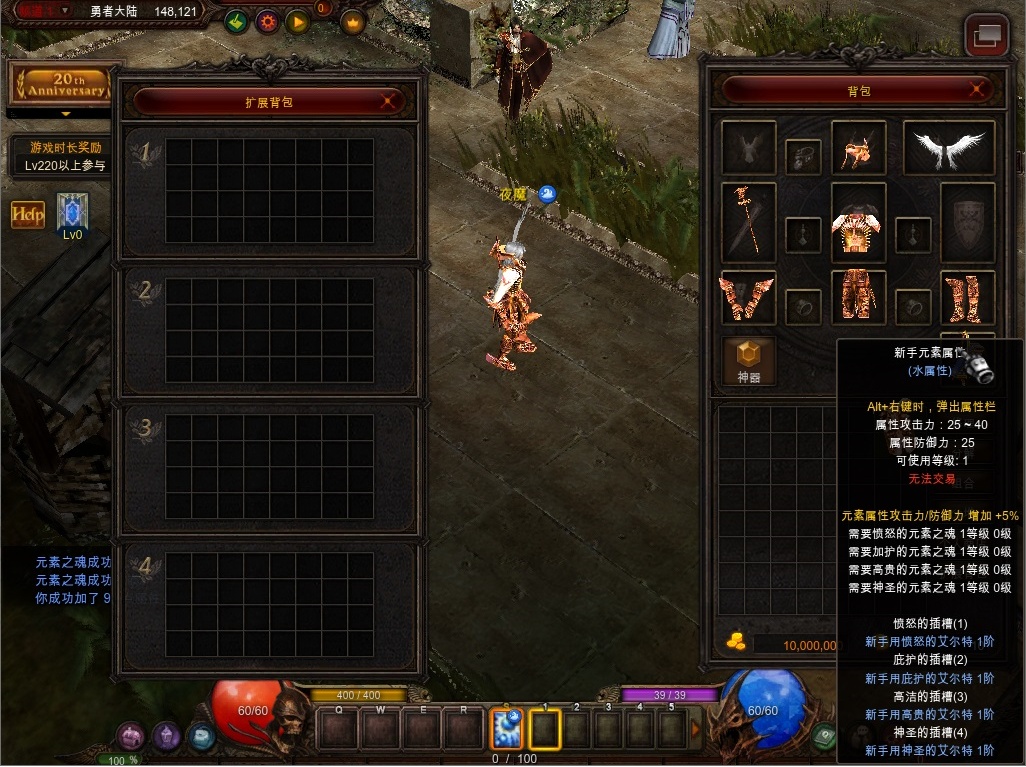Viewport: 1026px width, 767px height.
Task: Close the 背包 backpack panel
Action: [x=977, y=90]
